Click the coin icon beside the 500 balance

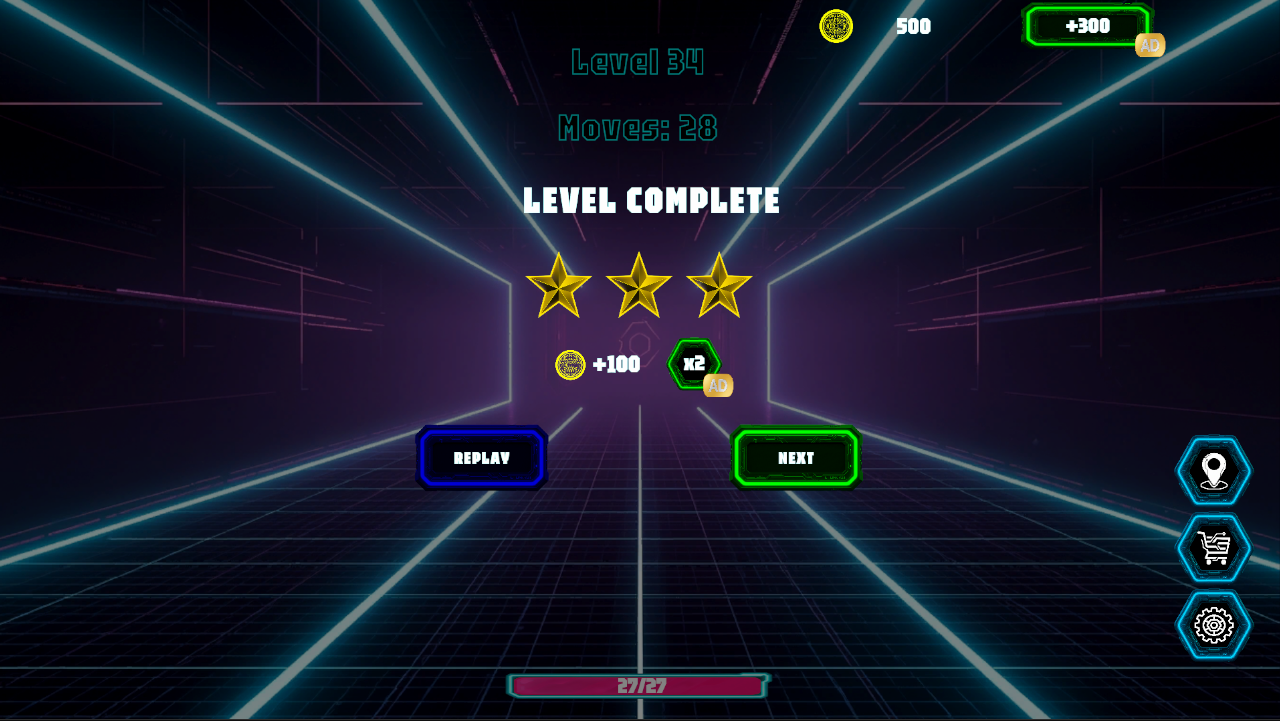point(834,27)
